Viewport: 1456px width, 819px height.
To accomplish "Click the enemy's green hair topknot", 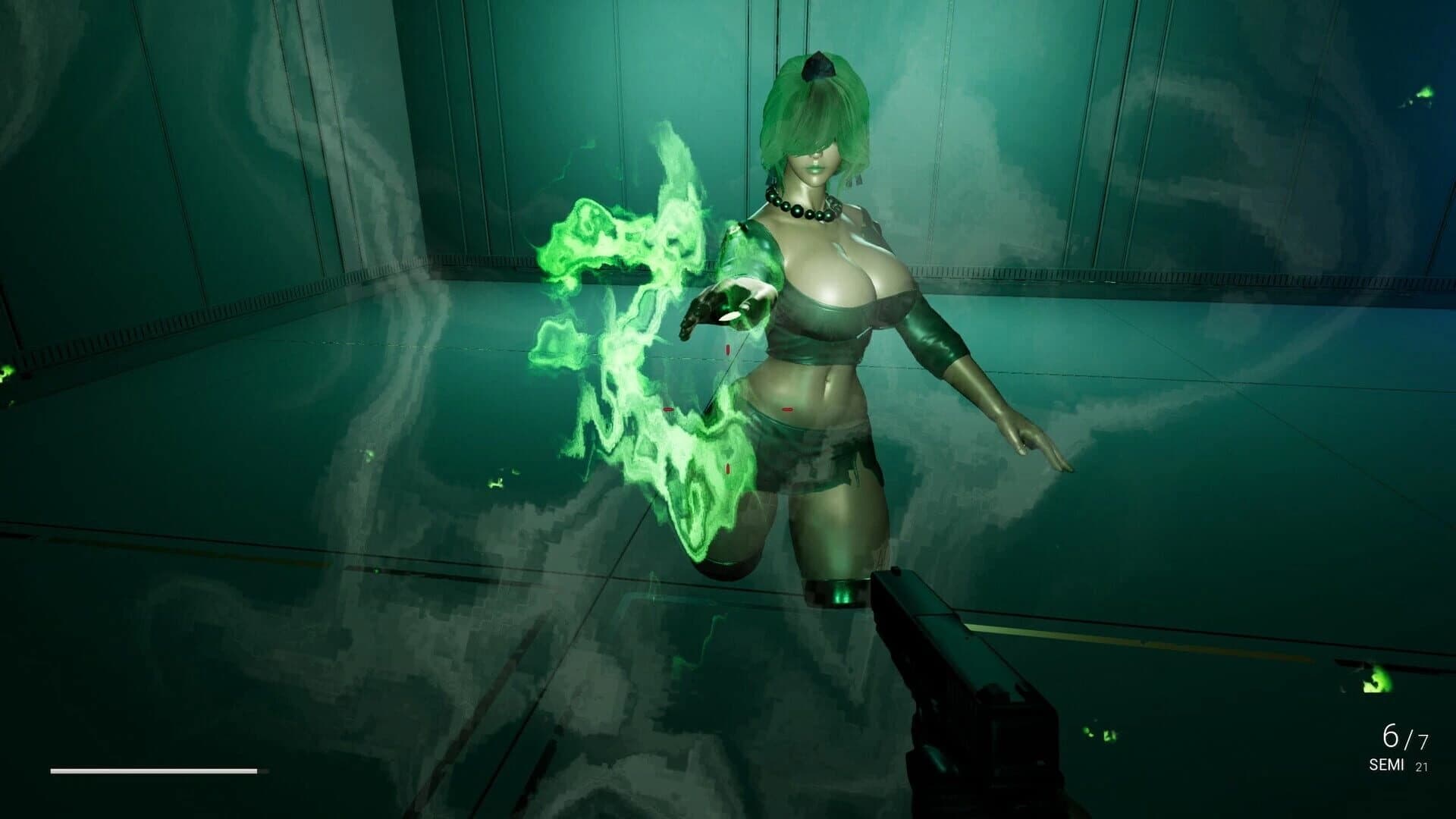I will pyautogui.click(x=819, y=64).
